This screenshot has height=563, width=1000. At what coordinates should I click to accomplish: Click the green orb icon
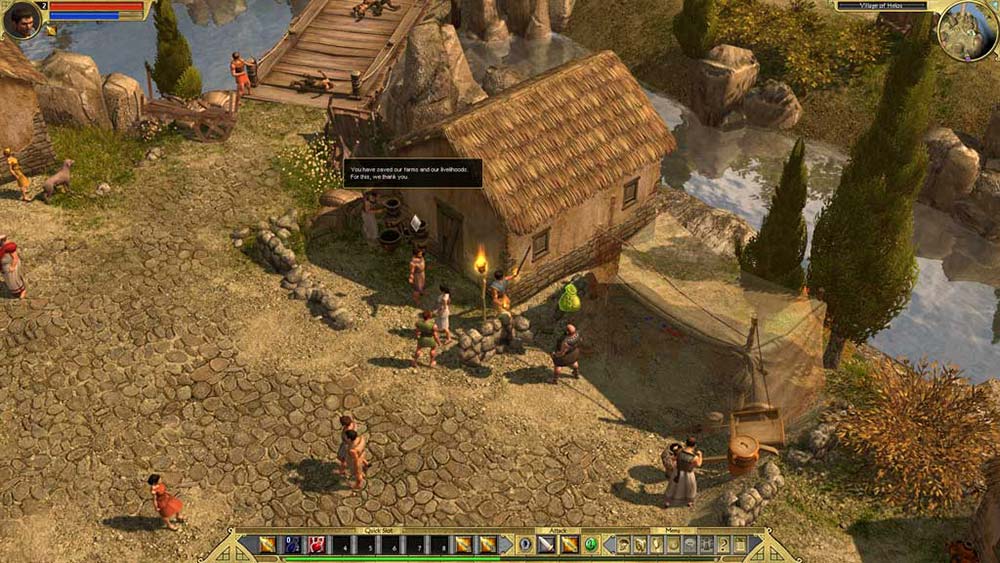[x=591, y=545]
